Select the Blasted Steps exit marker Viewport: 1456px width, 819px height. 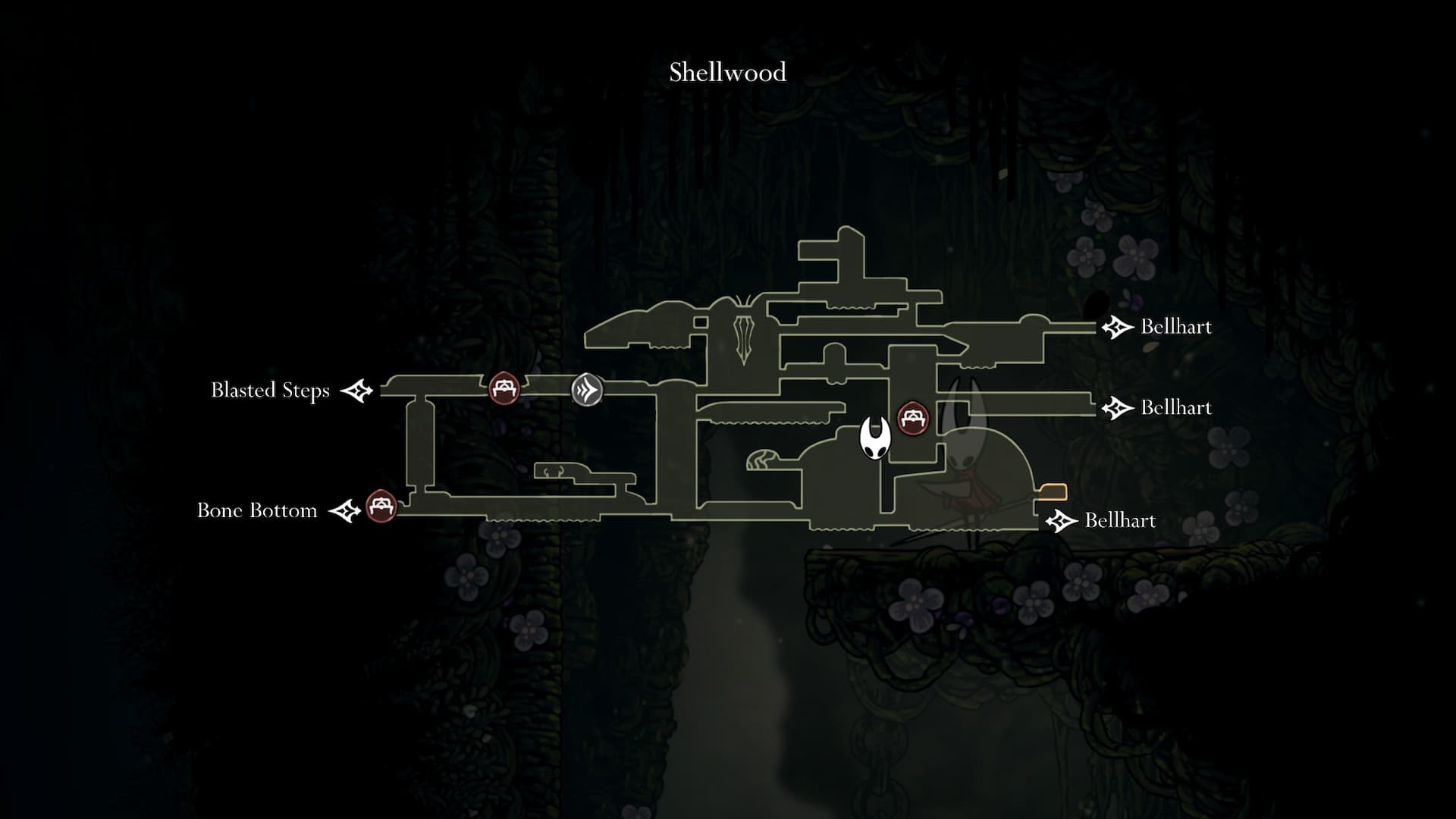[x=357, y=391]
